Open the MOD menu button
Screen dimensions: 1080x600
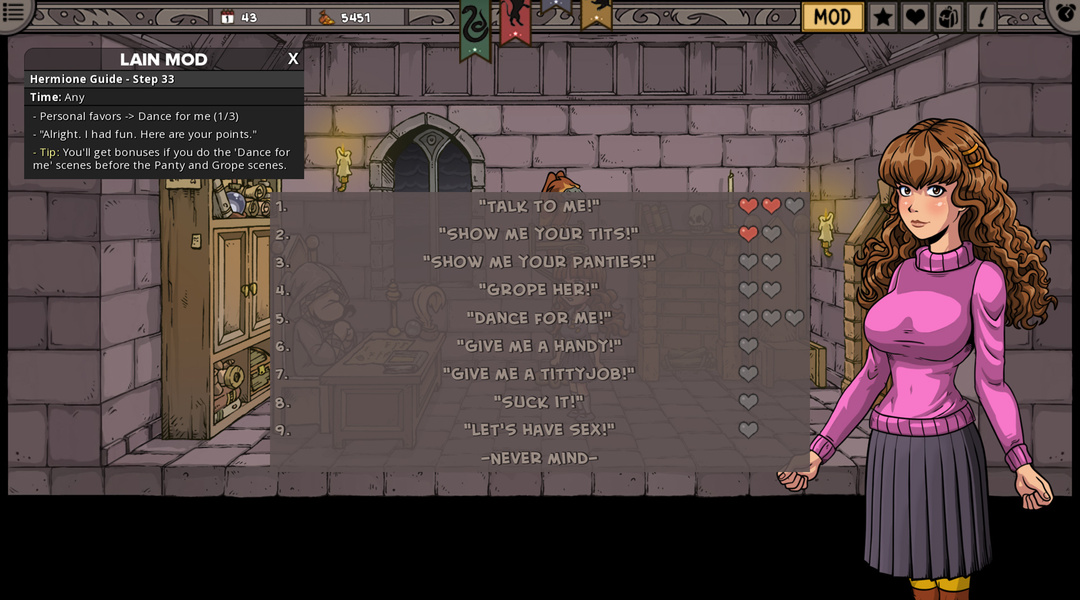832,17
